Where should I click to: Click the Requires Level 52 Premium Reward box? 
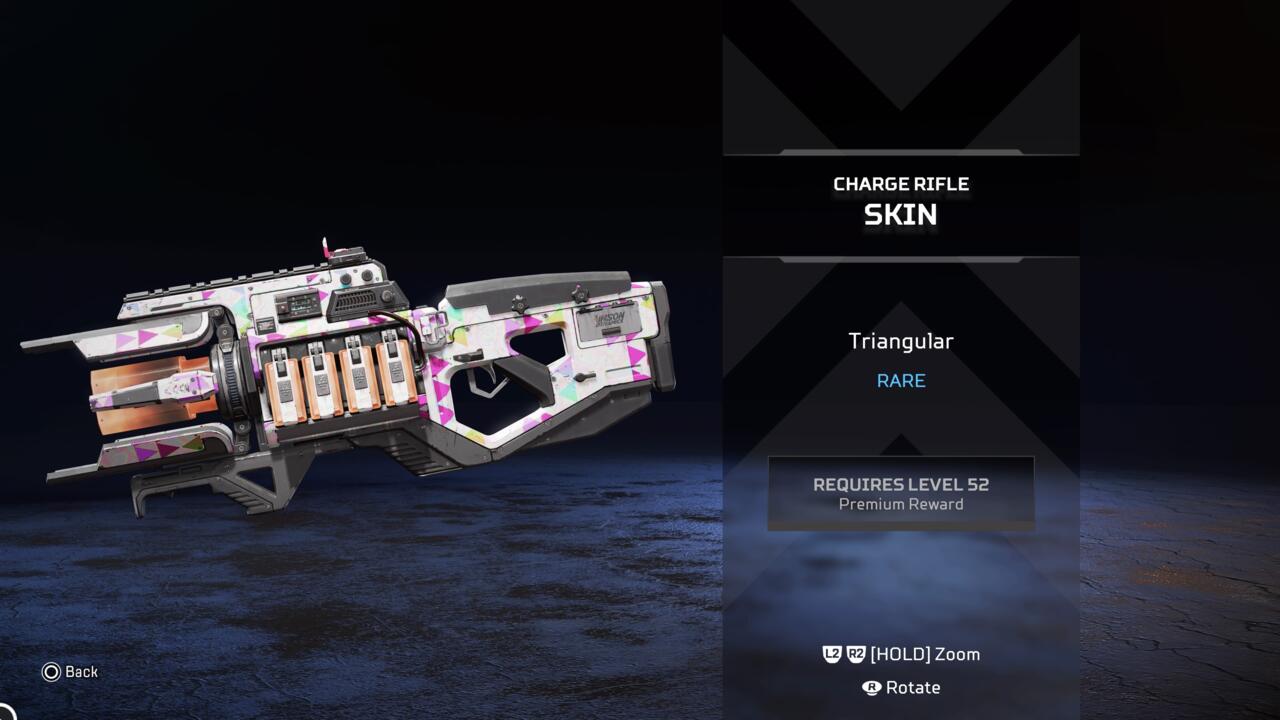coord(901,493)
